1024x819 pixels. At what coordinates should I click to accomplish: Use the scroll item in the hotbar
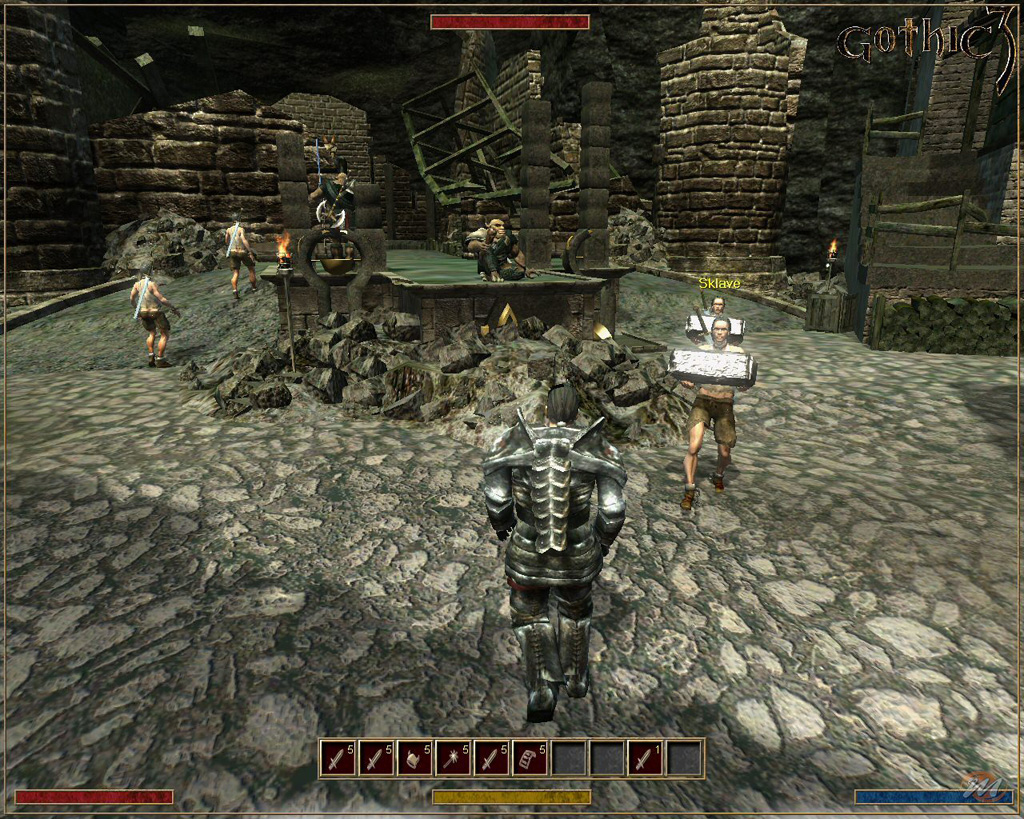(530, 758)
